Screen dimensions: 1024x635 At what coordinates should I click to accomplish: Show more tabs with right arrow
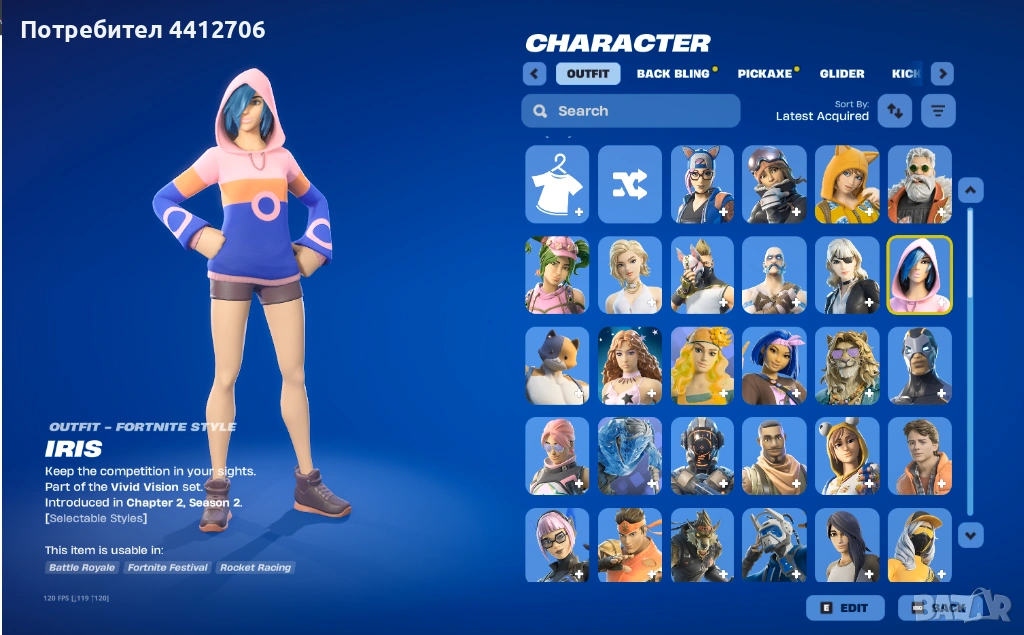click(942, 74)
